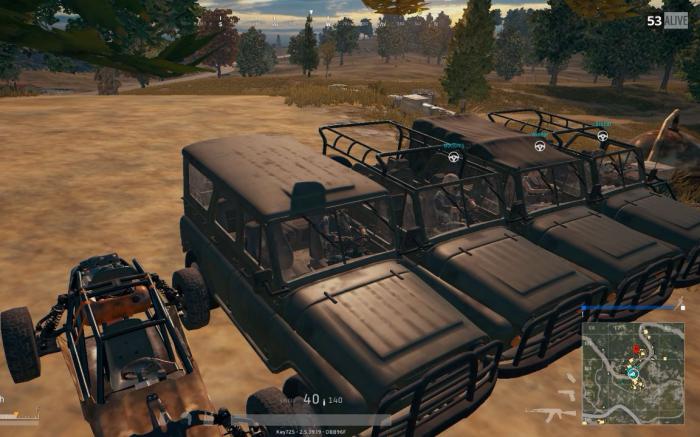The height and width of the screenshot is (437, 700).
Task: Click the red zone marker on minimap
Action: click(x=635, y=350)
